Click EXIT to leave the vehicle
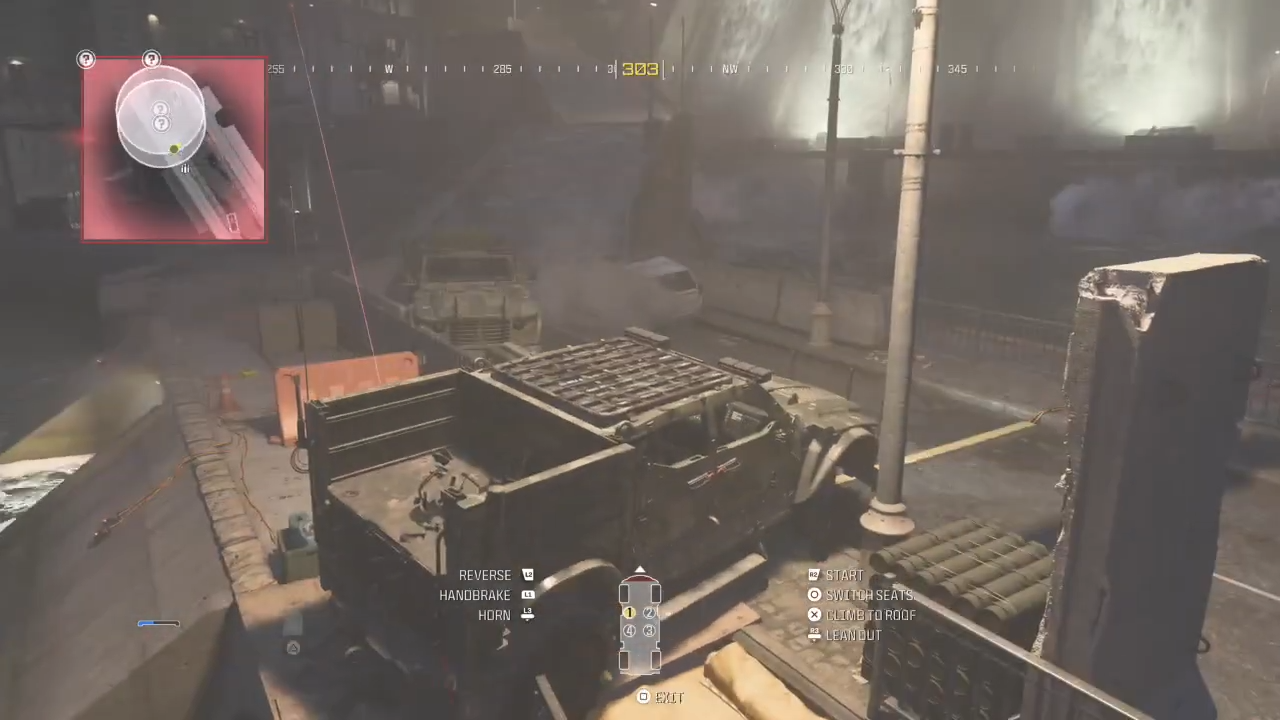This screenshot has width=1280, height=720. (x=668, y=697)
